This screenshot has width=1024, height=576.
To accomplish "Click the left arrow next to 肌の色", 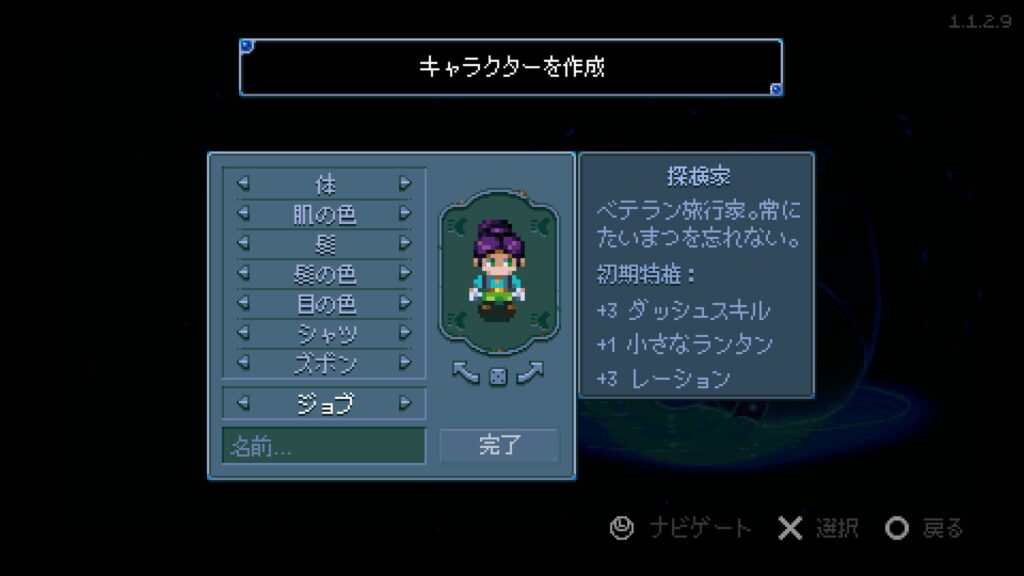I will pos(242,214).
